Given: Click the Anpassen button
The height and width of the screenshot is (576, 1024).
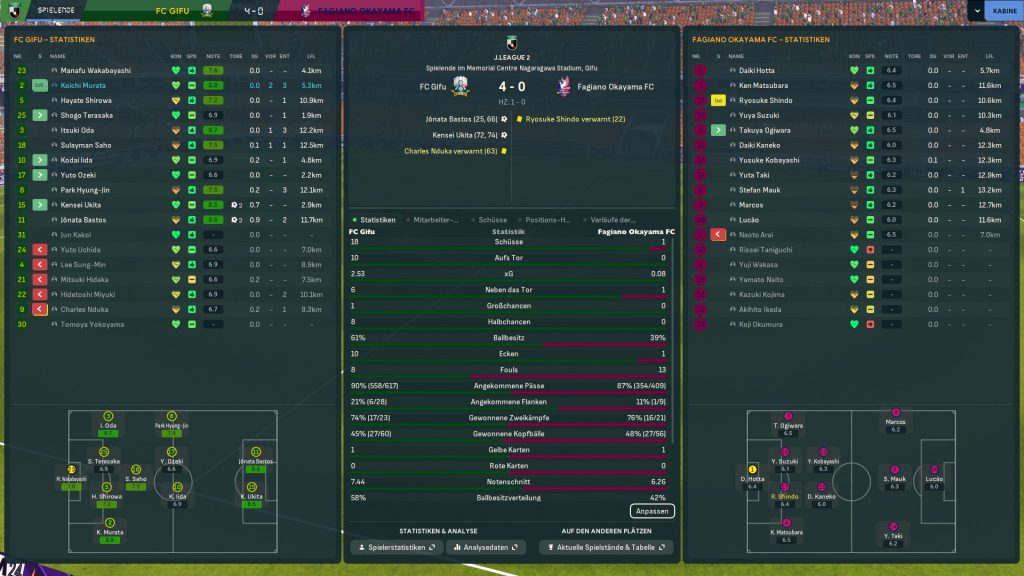Looking at the screenshot, I should click(652, 511).
